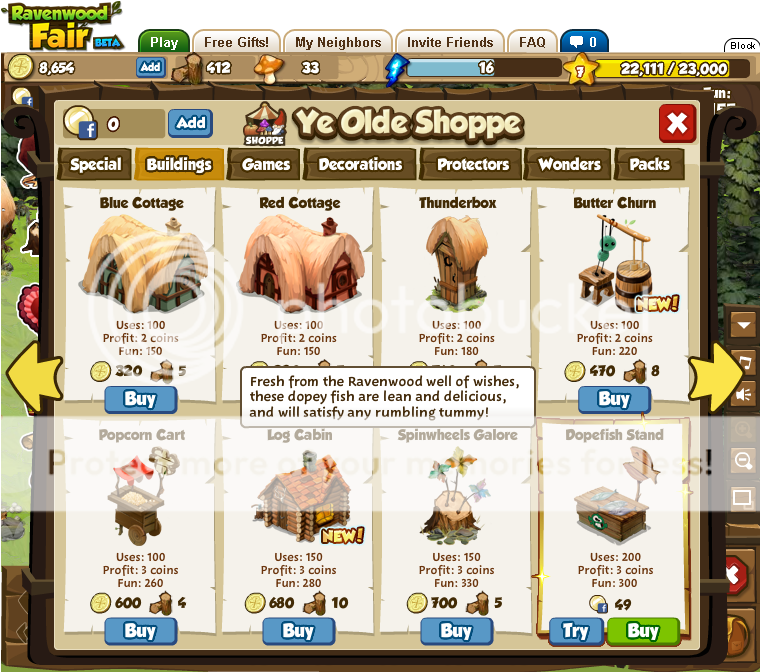Open the Free Gifts! tab

(x=236, y=43)
